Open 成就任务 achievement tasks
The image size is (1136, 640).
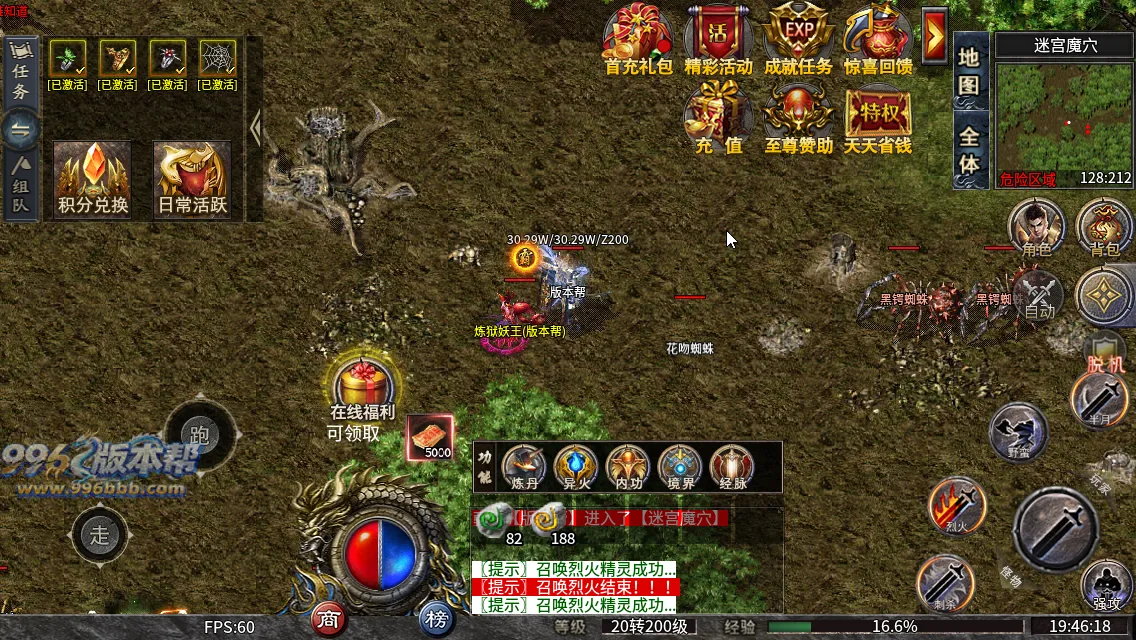[797, 38]
